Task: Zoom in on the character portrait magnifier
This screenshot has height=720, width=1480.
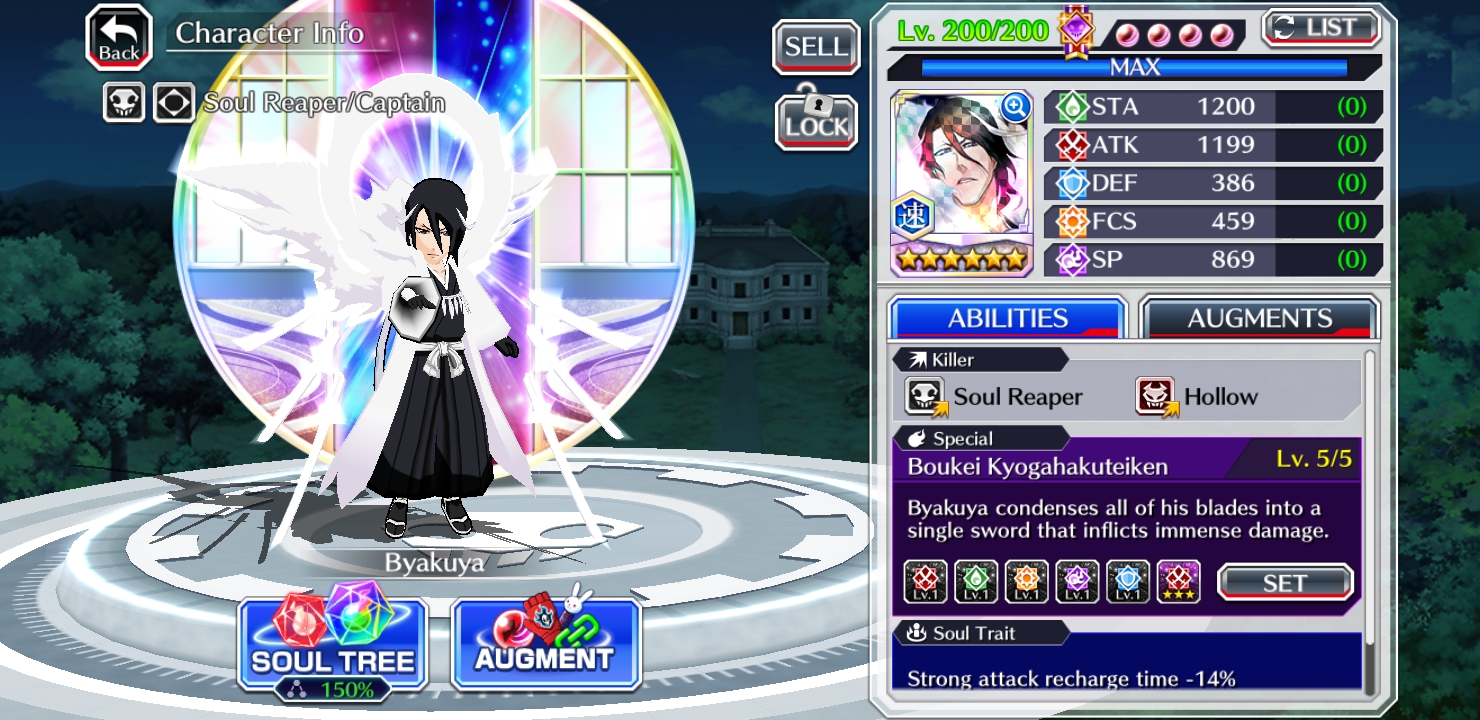Action: coord(1014,107)
